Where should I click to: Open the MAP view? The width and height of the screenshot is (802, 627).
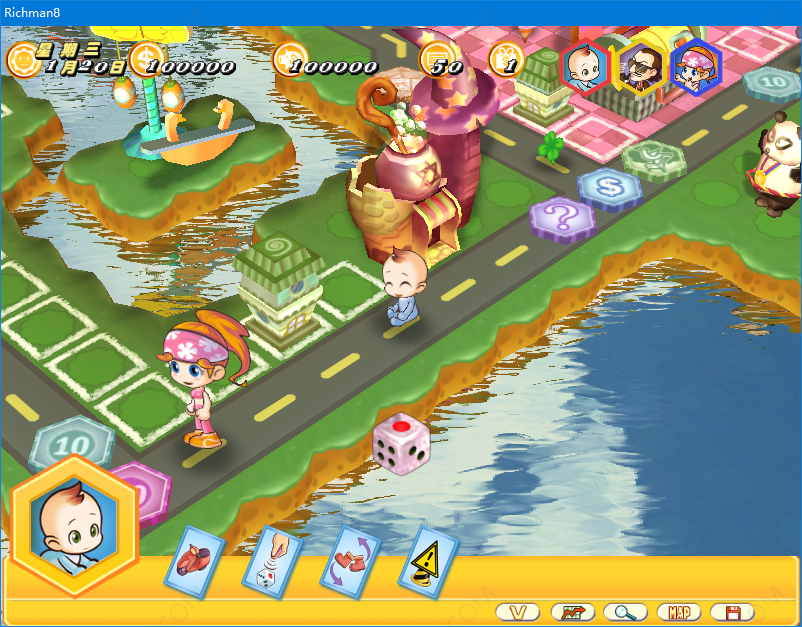coord(679,611)
